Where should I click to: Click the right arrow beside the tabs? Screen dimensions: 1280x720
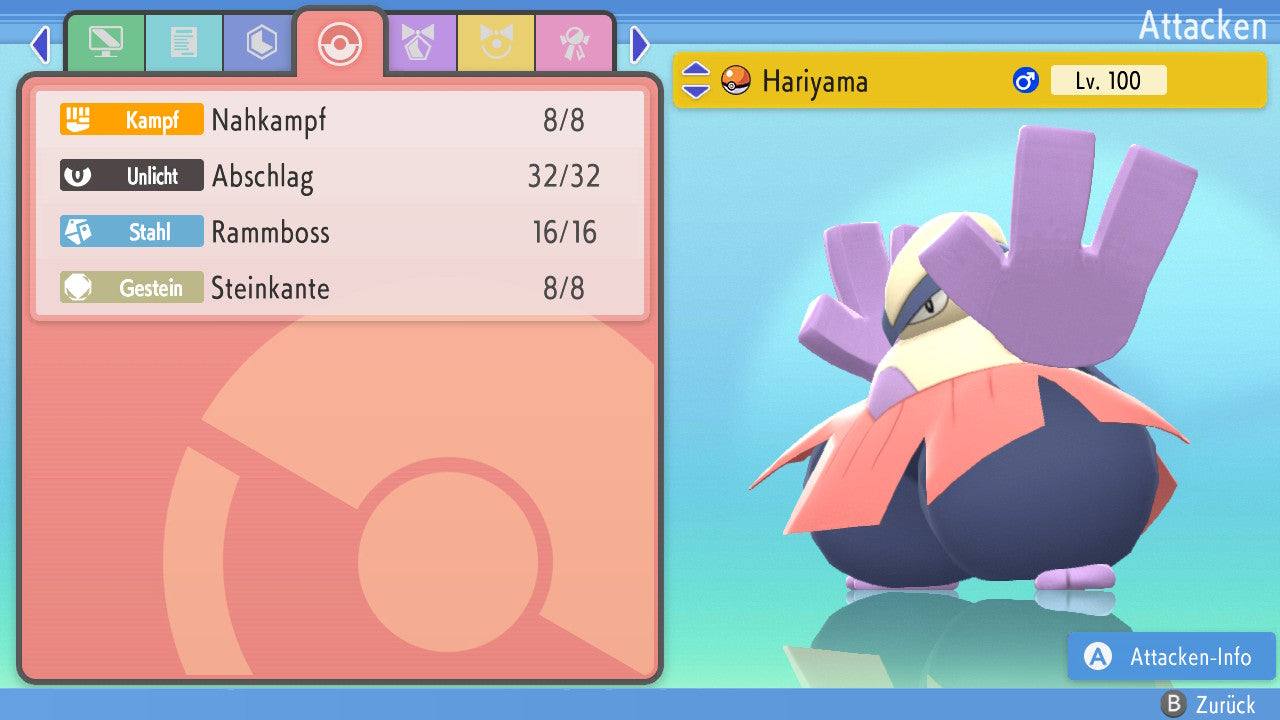click(640, 44)
